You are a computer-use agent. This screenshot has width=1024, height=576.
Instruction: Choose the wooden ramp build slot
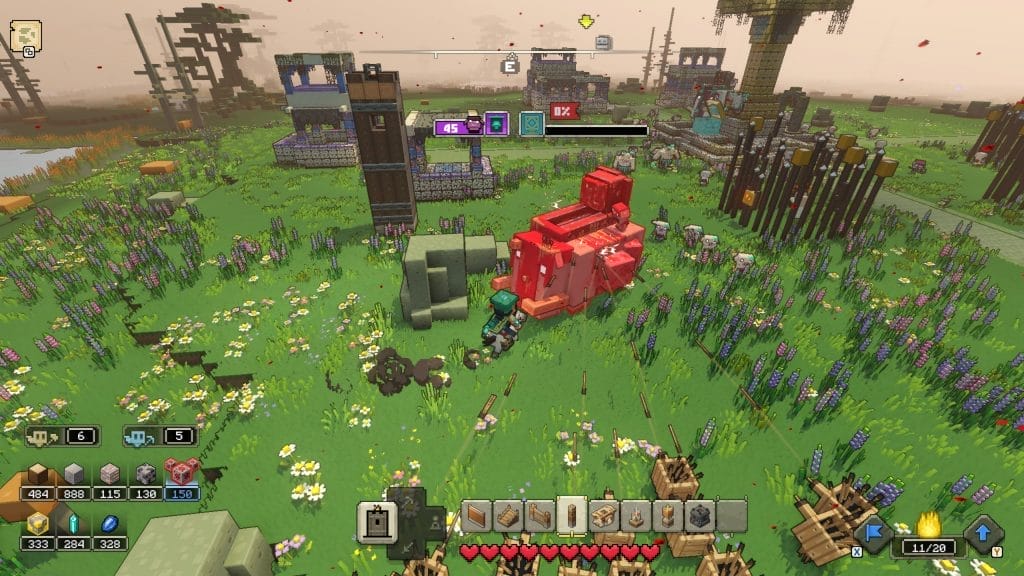[x=509, y=516]
